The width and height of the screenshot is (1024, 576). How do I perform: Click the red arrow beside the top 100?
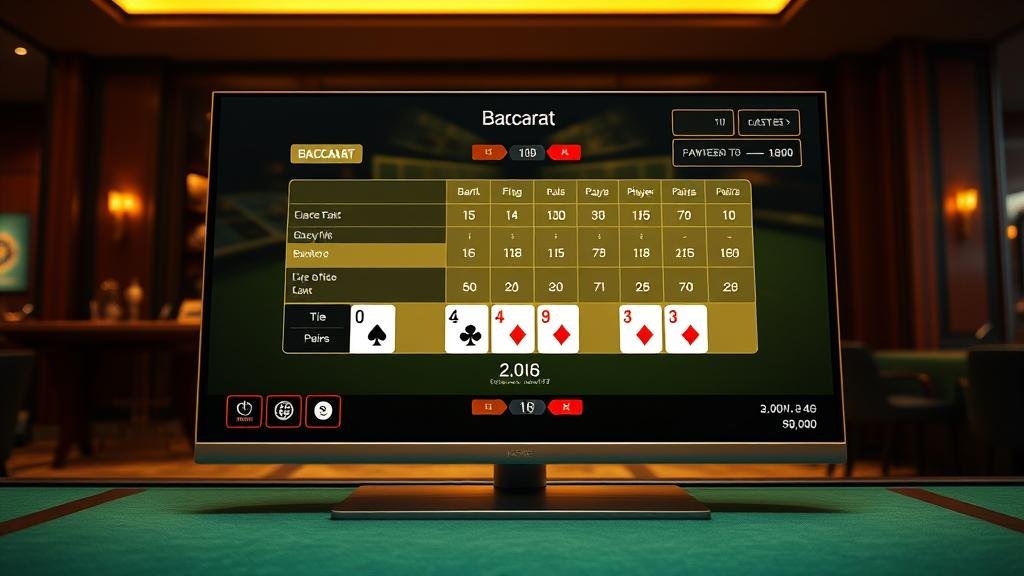(x=565, y=153)
